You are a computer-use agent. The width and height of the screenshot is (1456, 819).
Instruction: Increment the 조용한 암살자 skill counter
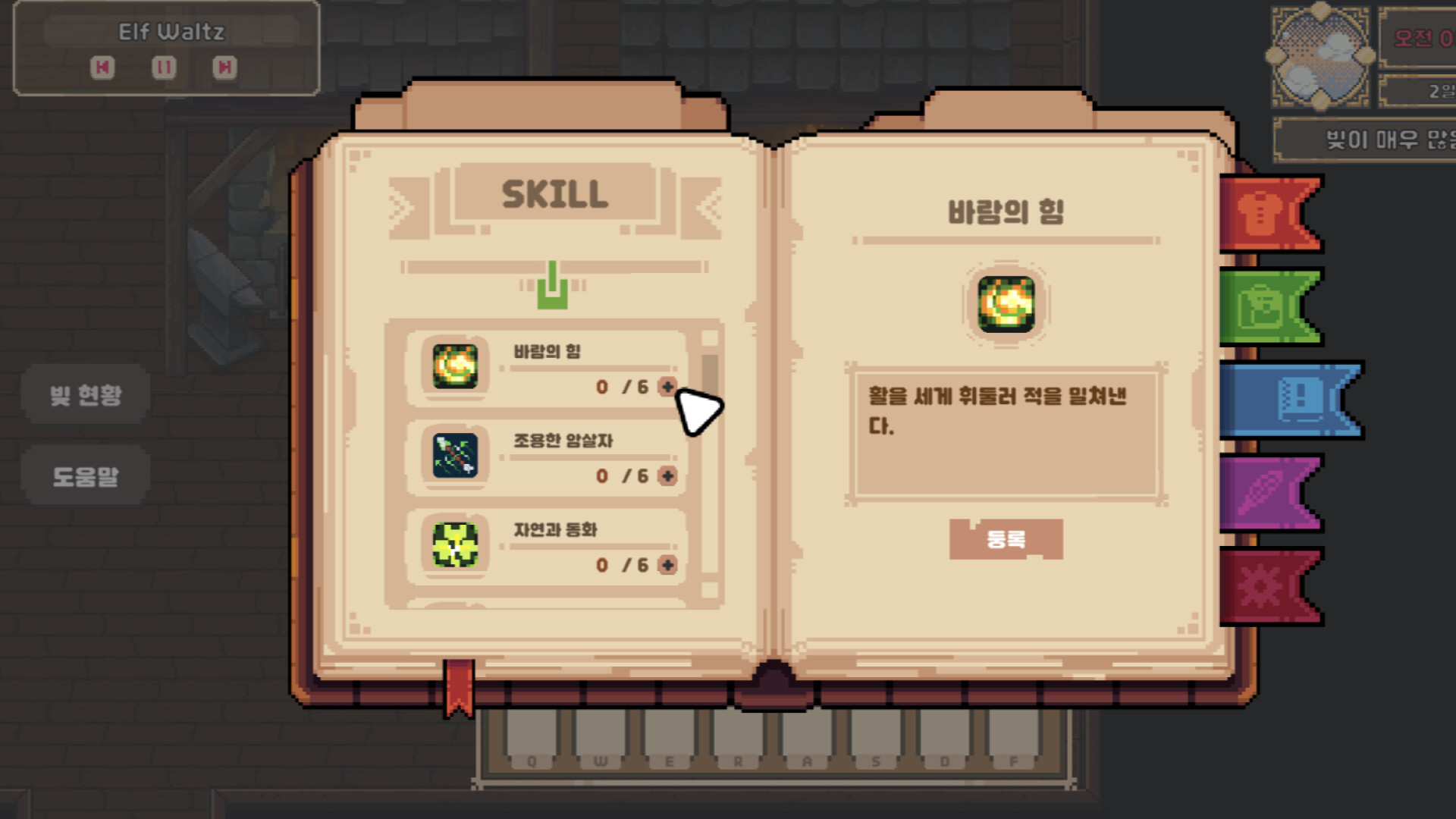click(x=666, y=476)
